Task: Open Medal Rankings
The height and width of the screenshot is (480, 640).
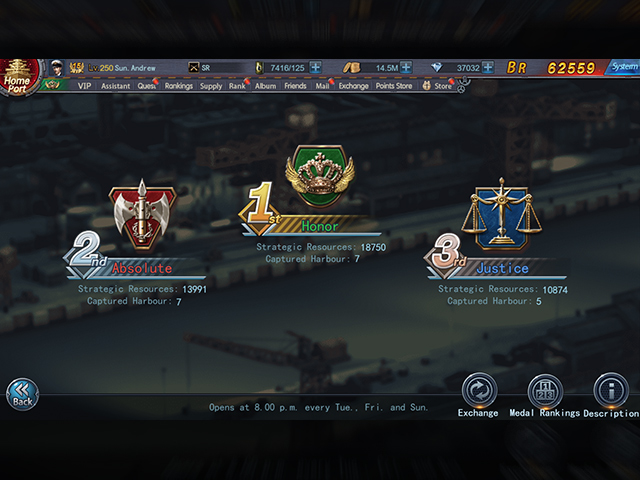Action: click(544, 391)
